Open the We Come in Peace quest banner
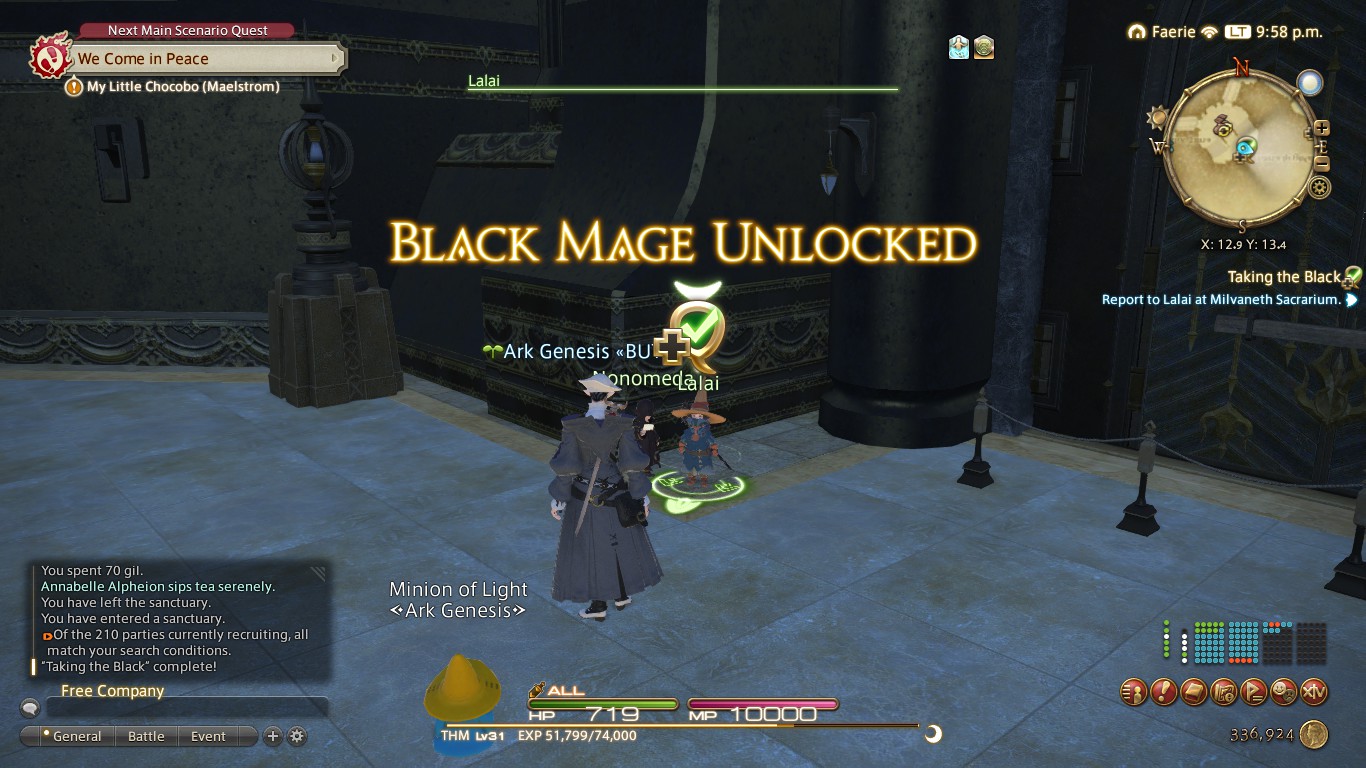 click(x=200, y=59)
